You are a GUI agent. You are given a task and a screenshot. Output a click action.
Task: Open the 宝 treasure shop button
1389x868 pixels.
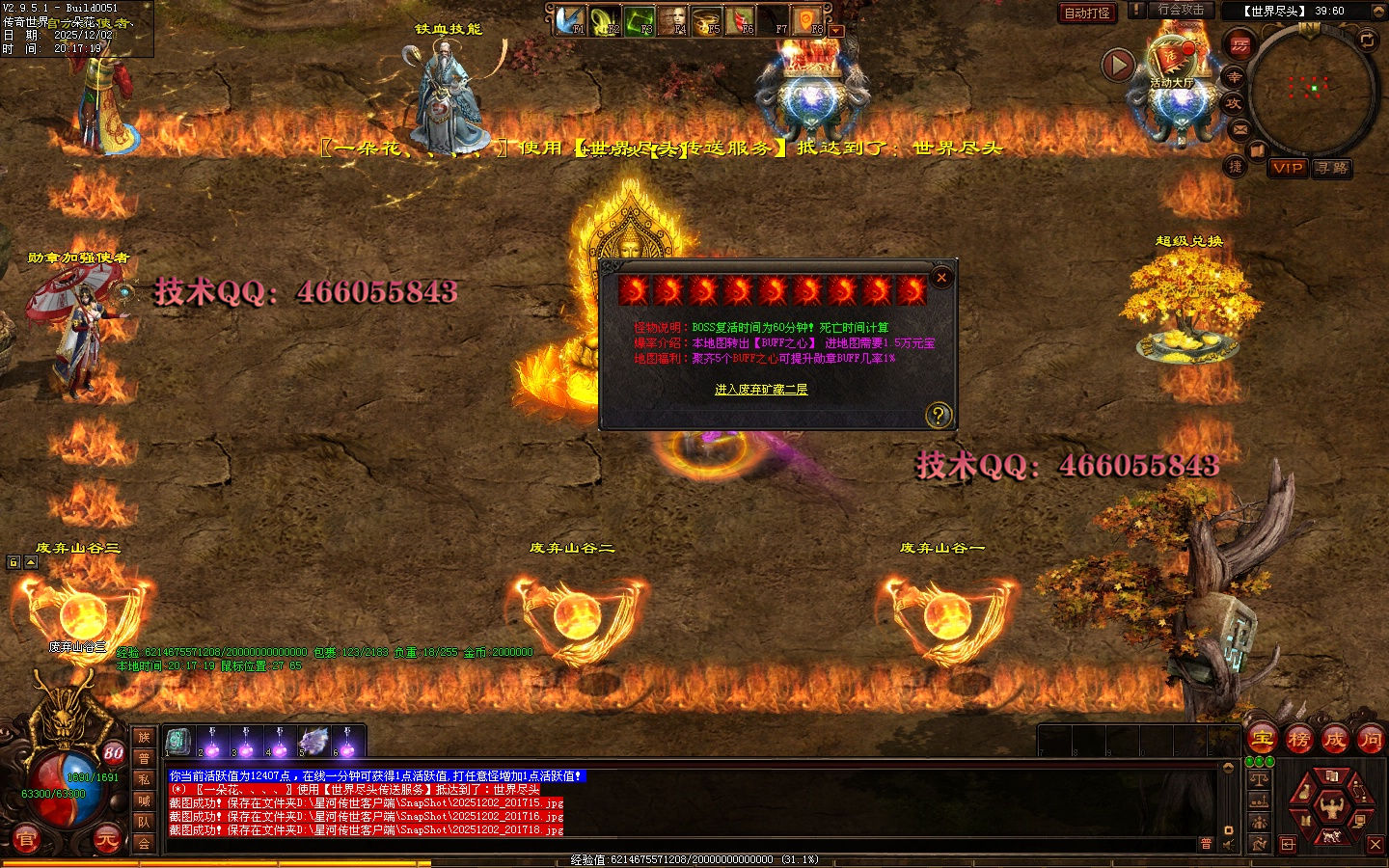pos(1263,740)
